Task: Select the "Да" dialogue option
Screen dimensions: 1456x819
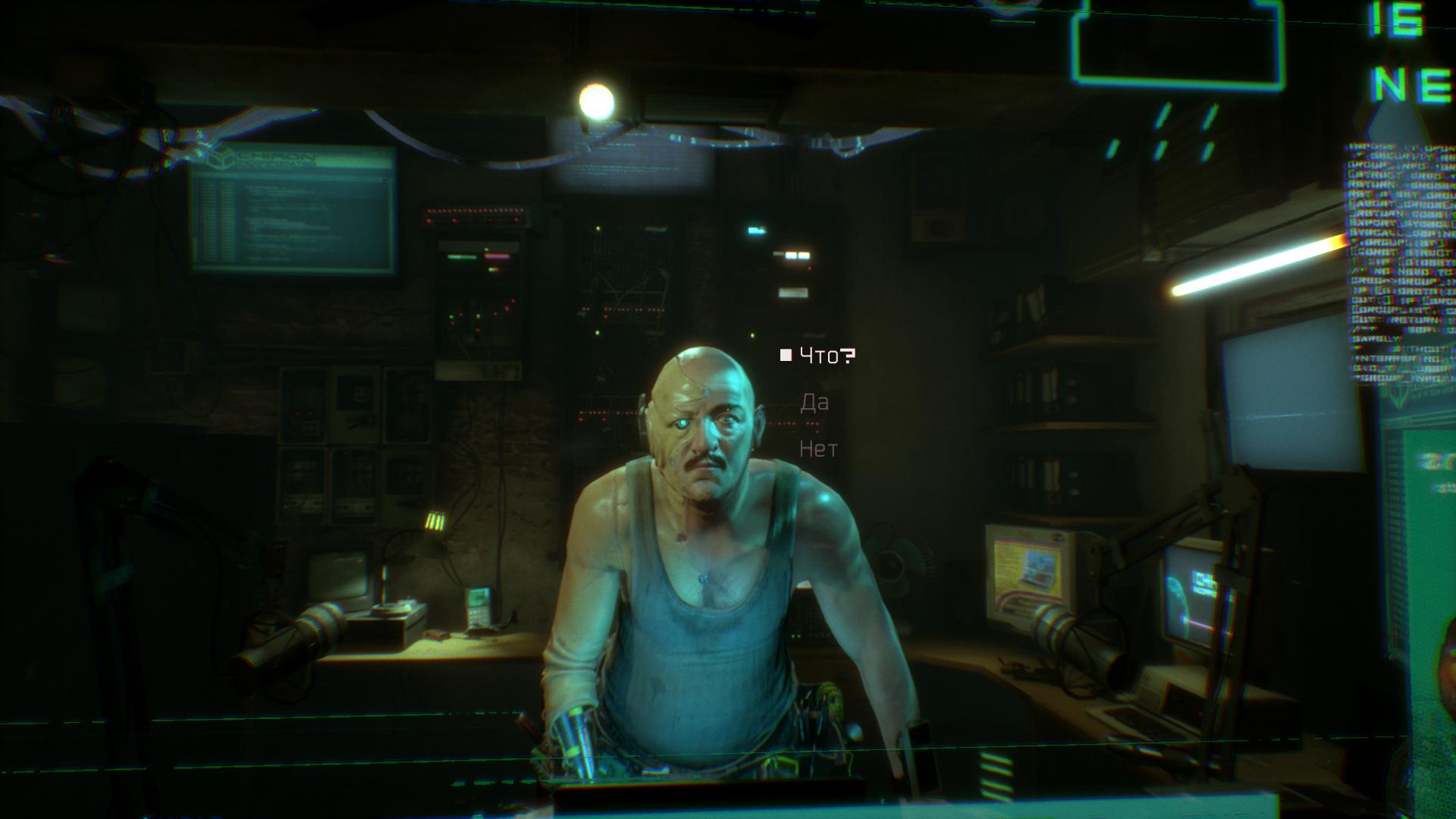Action: coord(814,403)
